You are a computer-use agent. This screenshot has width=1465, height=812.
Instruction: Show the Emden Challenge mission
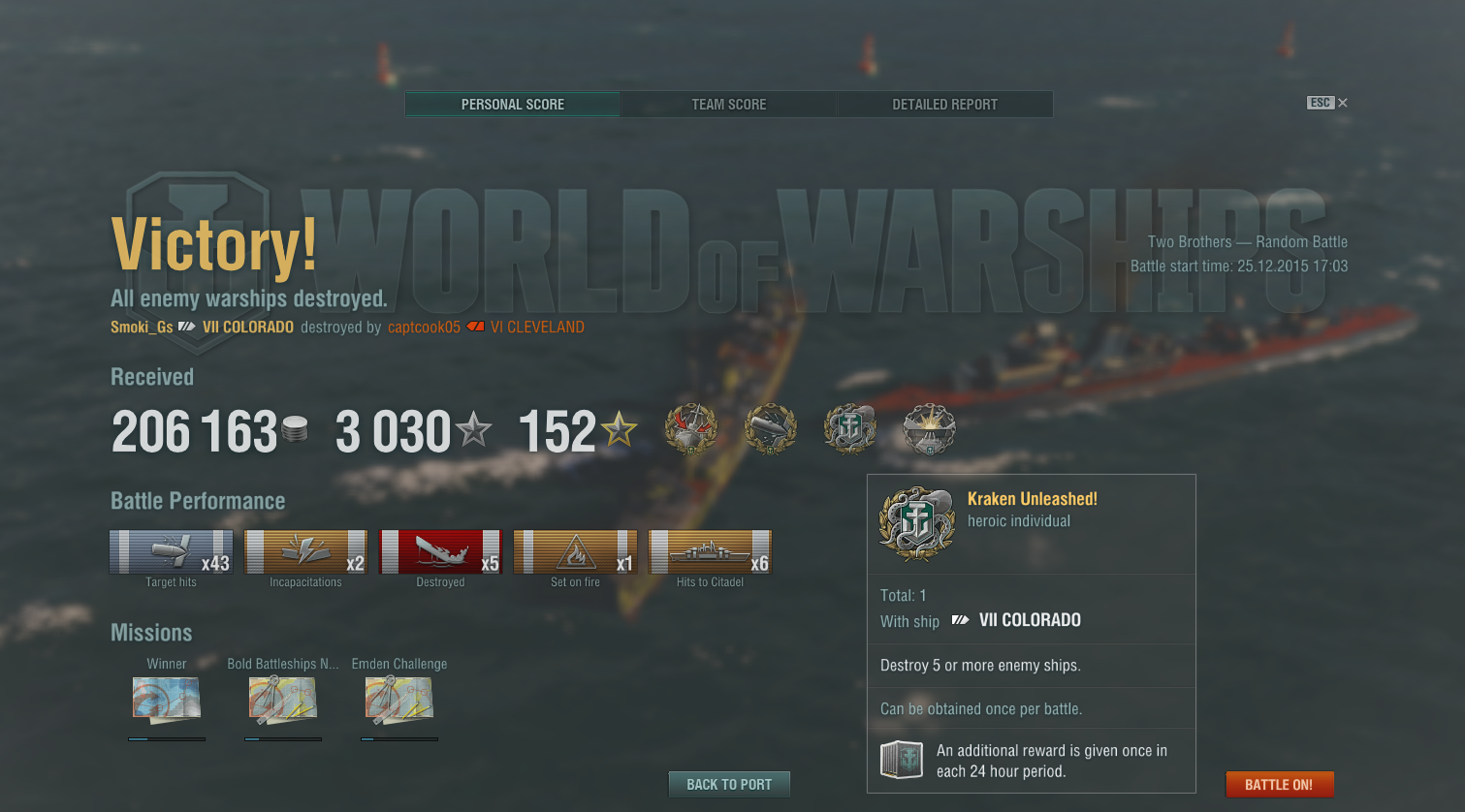399,700
